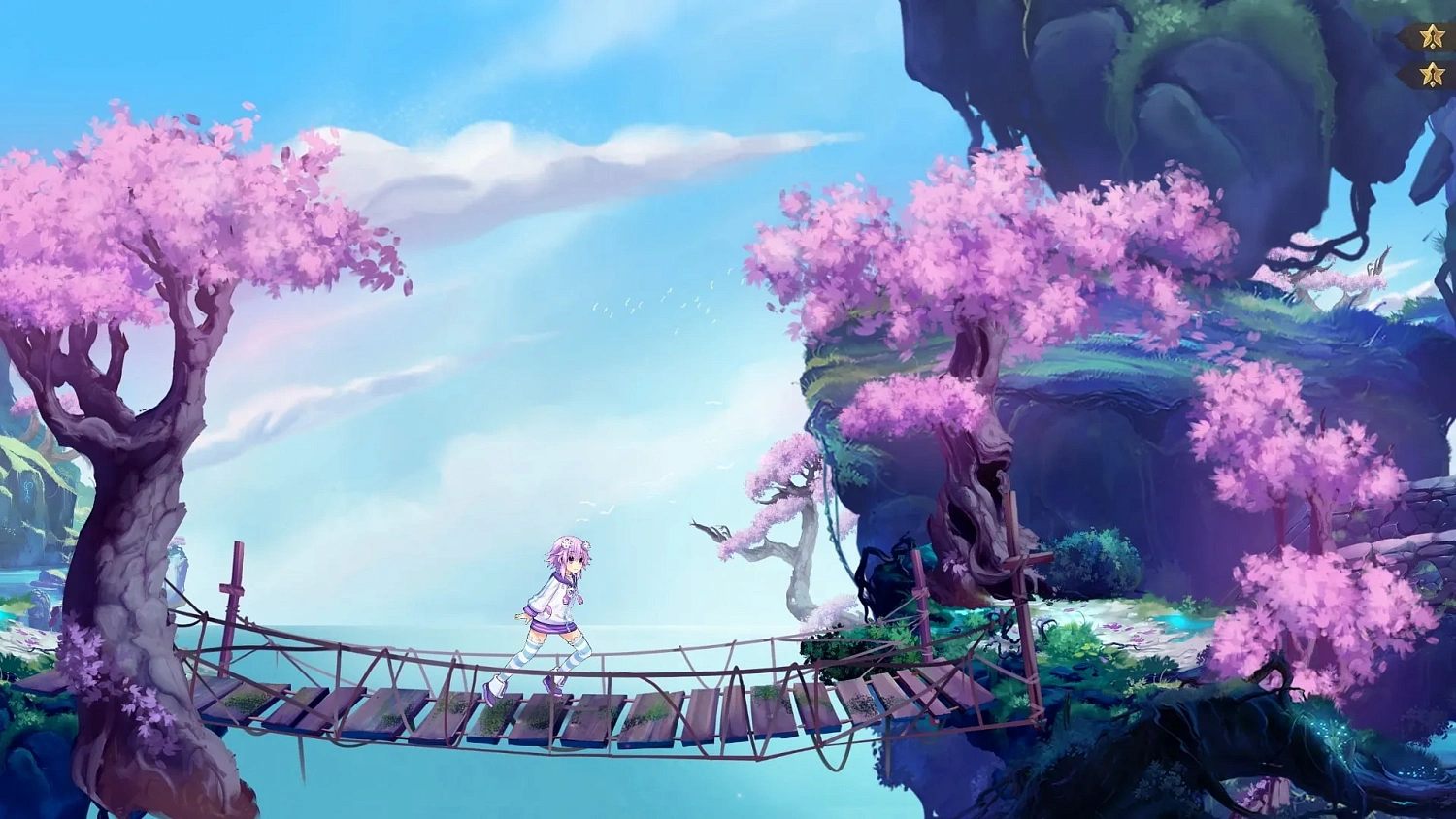Click the dark banner behind the top star
The width and height of the screenshot is (1456, 819).
coord(1409,35)
